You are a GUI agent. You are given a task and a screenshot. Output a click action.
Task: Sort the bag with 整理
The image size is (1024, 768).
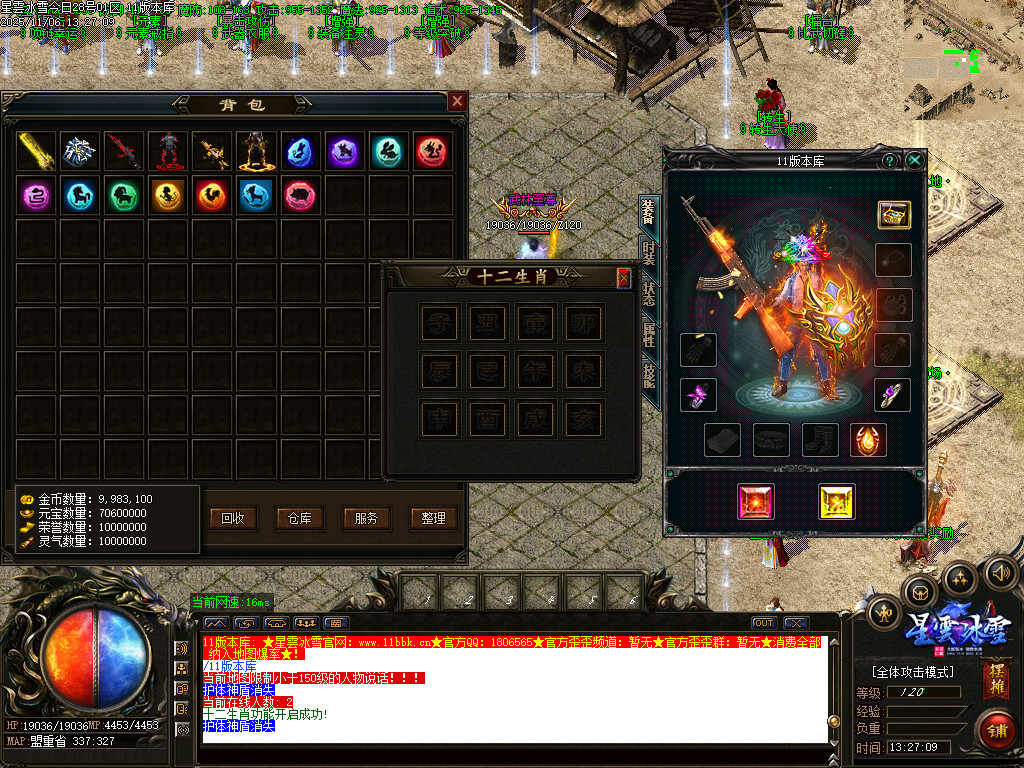[x=433, y=518]
